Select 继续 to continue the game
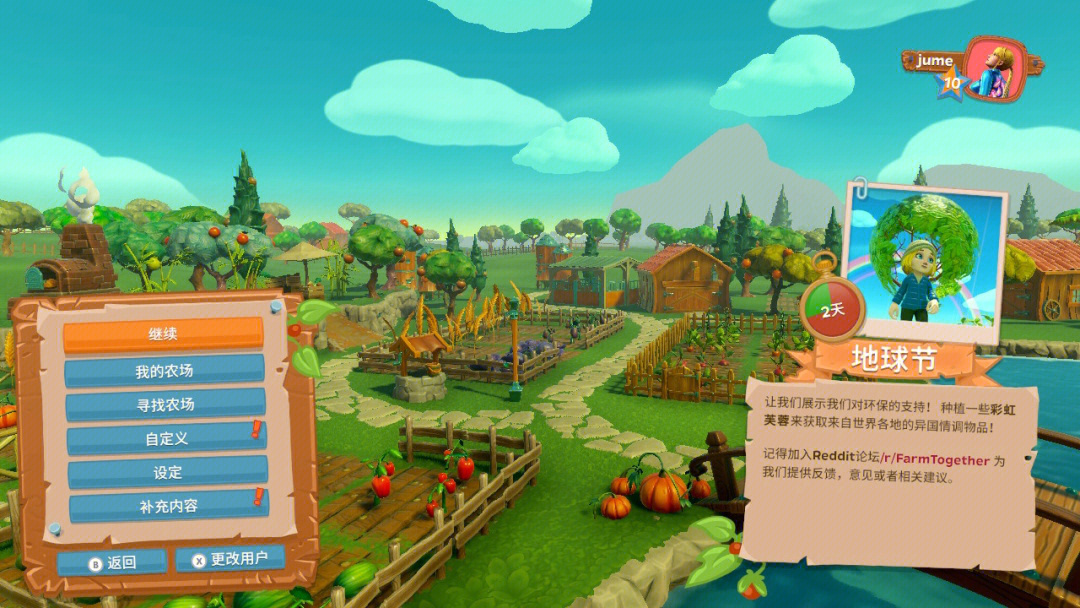 click(x=163, y=335)
